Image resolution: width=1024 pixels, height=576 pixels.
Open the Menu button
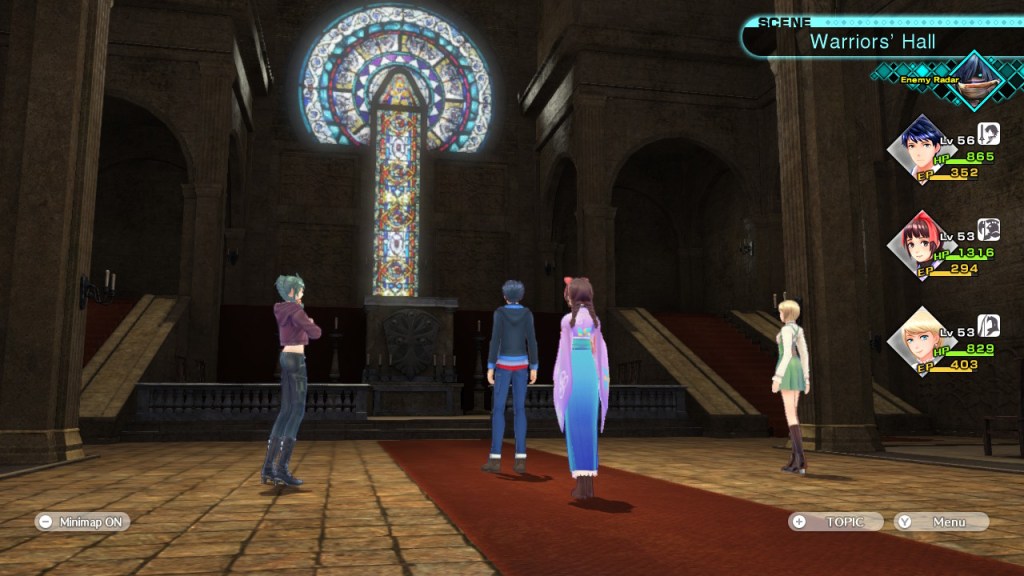[x=941, y=521]
